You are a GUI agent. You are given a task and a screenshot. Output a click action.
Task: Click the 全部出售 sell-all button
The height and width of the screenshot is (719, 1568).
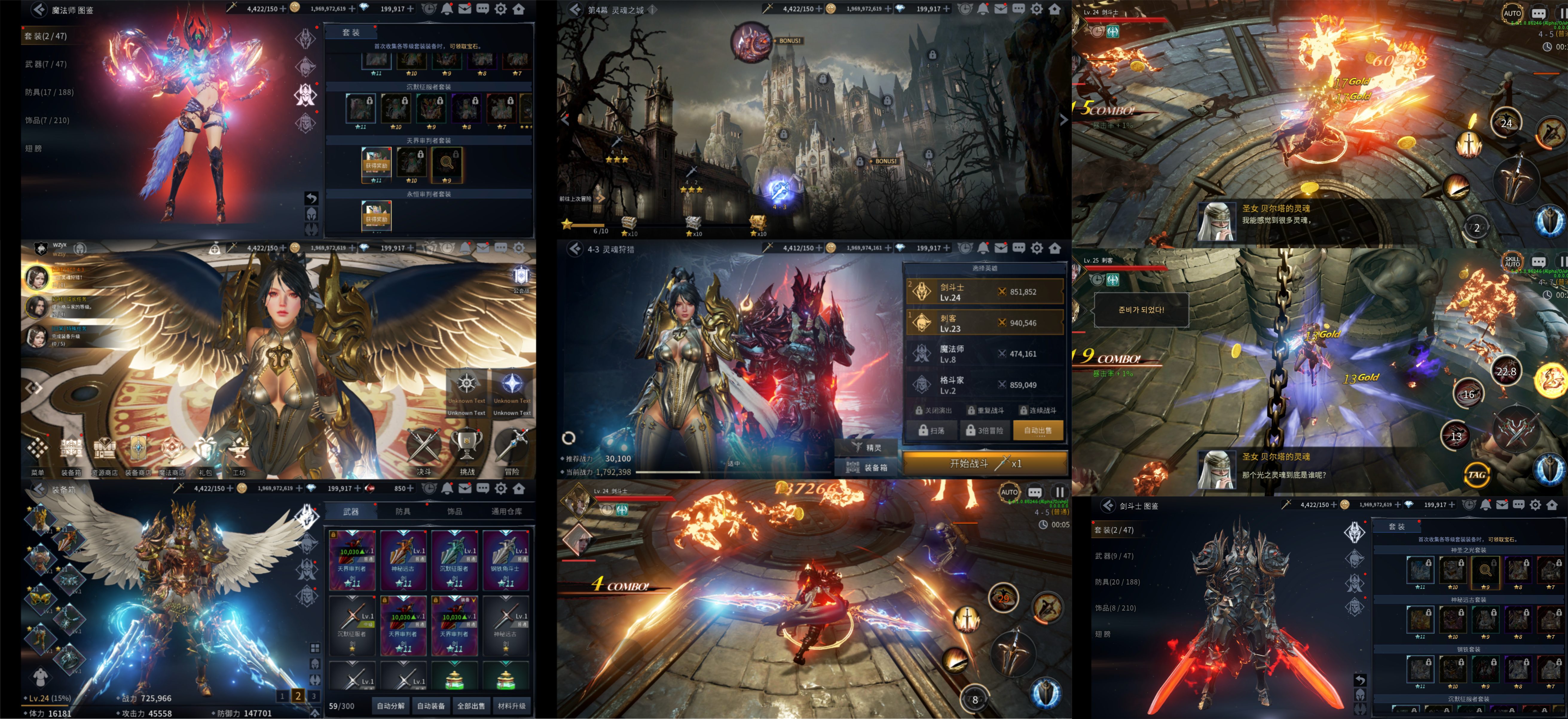(471, 706)
